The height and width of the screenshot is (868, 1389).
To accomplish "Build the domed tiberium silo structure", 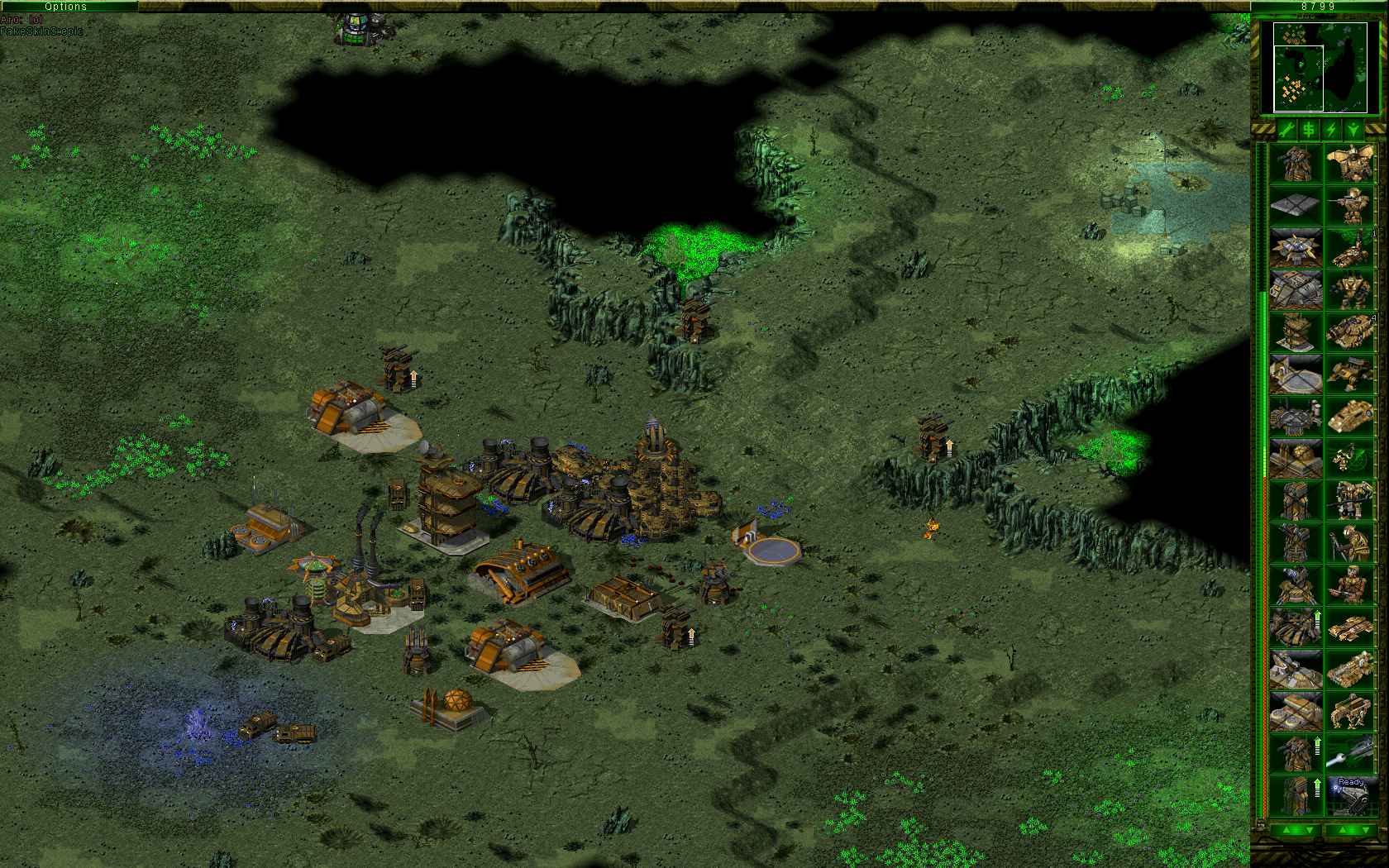I will (1296, 458).
